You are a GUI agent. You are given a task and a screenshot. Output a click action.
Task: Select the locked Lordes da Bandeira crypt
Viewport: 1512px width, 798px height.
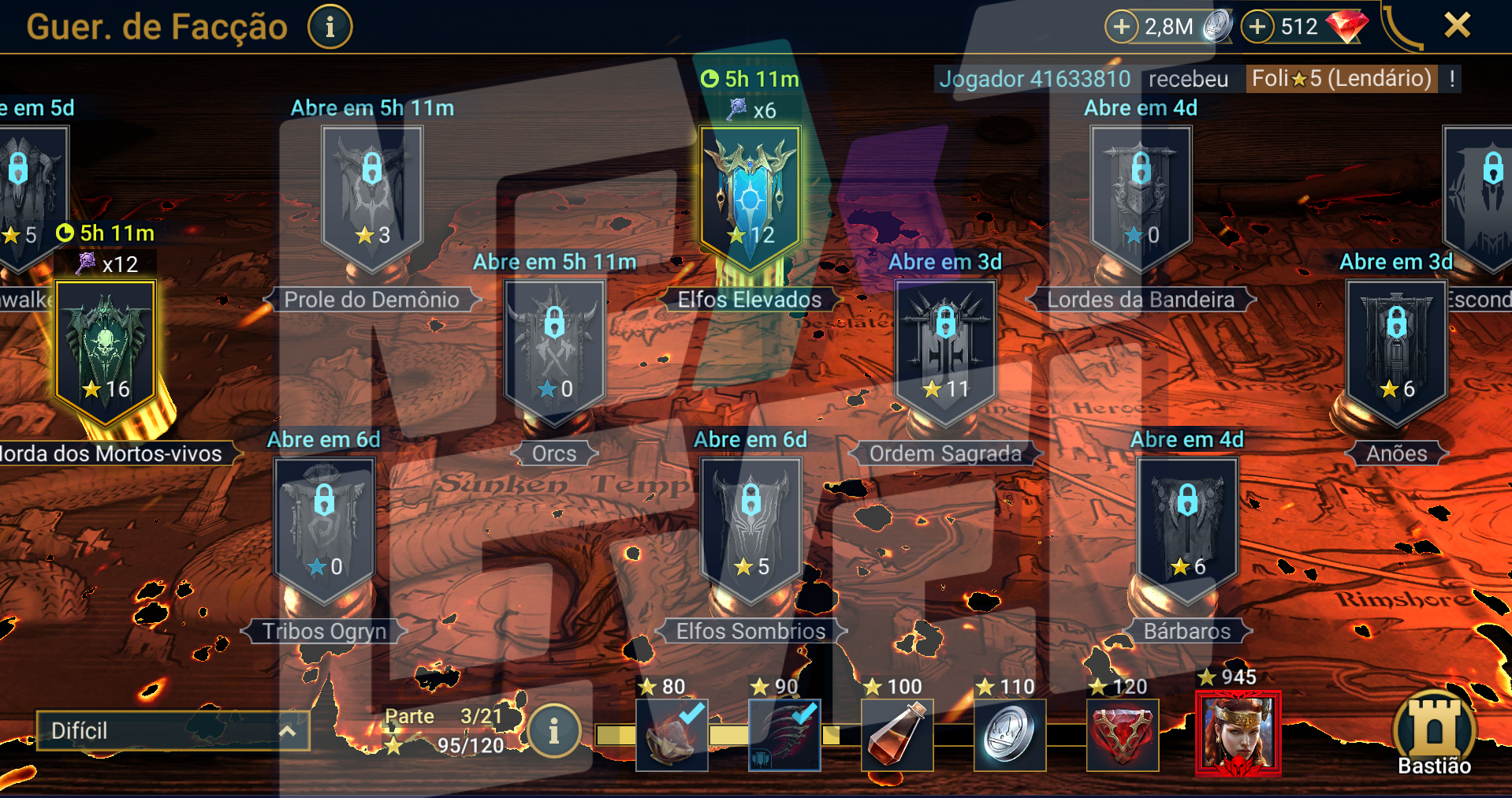coord(1141,193)
